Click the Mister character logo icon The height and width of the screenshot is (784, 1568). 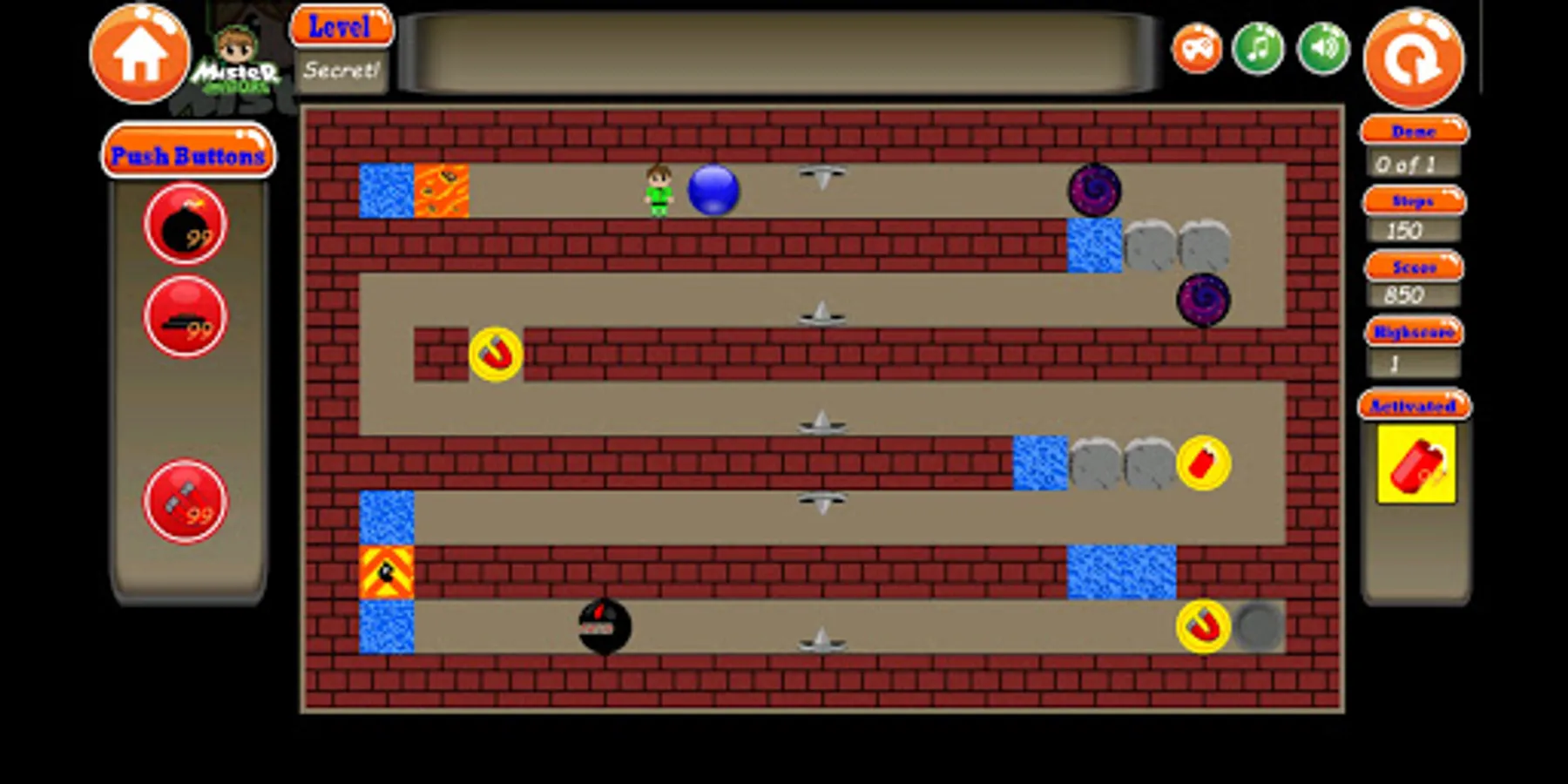coord(238,61)
